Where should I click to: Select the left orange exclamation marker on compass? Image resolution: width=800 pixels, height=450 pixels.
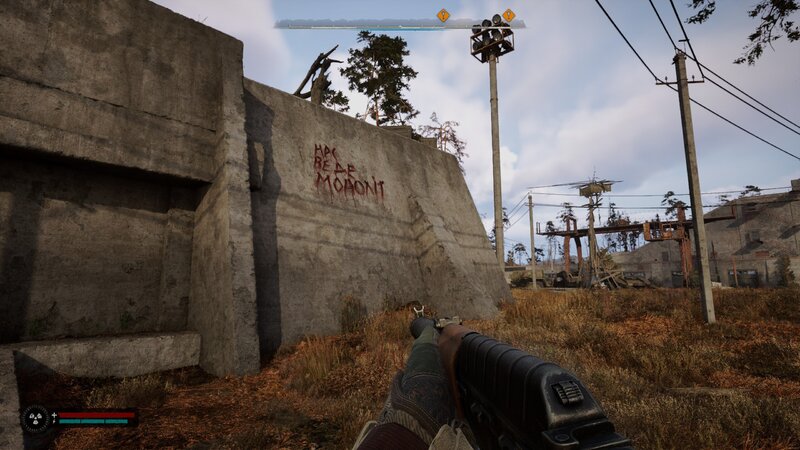point(443,15)
